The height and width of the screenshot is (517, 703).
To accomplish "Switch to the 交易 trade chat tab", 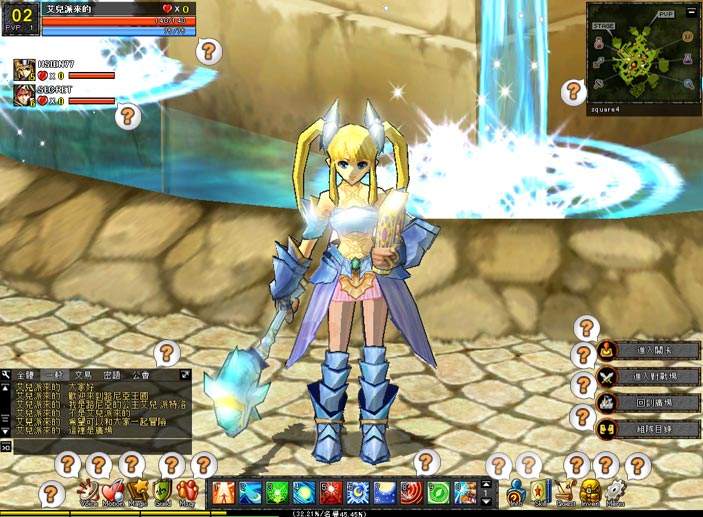I will (83, 374).
